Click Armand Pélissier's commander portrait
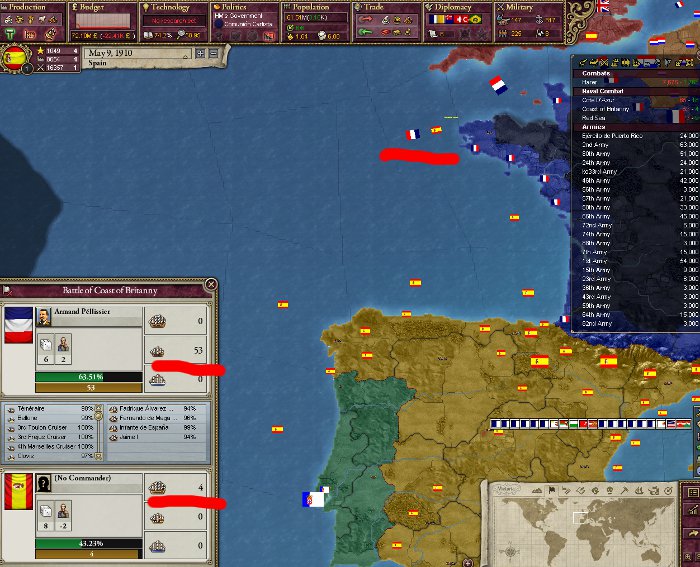The width and height of the screenshot is (700, 567). click(x=46, y=316)
